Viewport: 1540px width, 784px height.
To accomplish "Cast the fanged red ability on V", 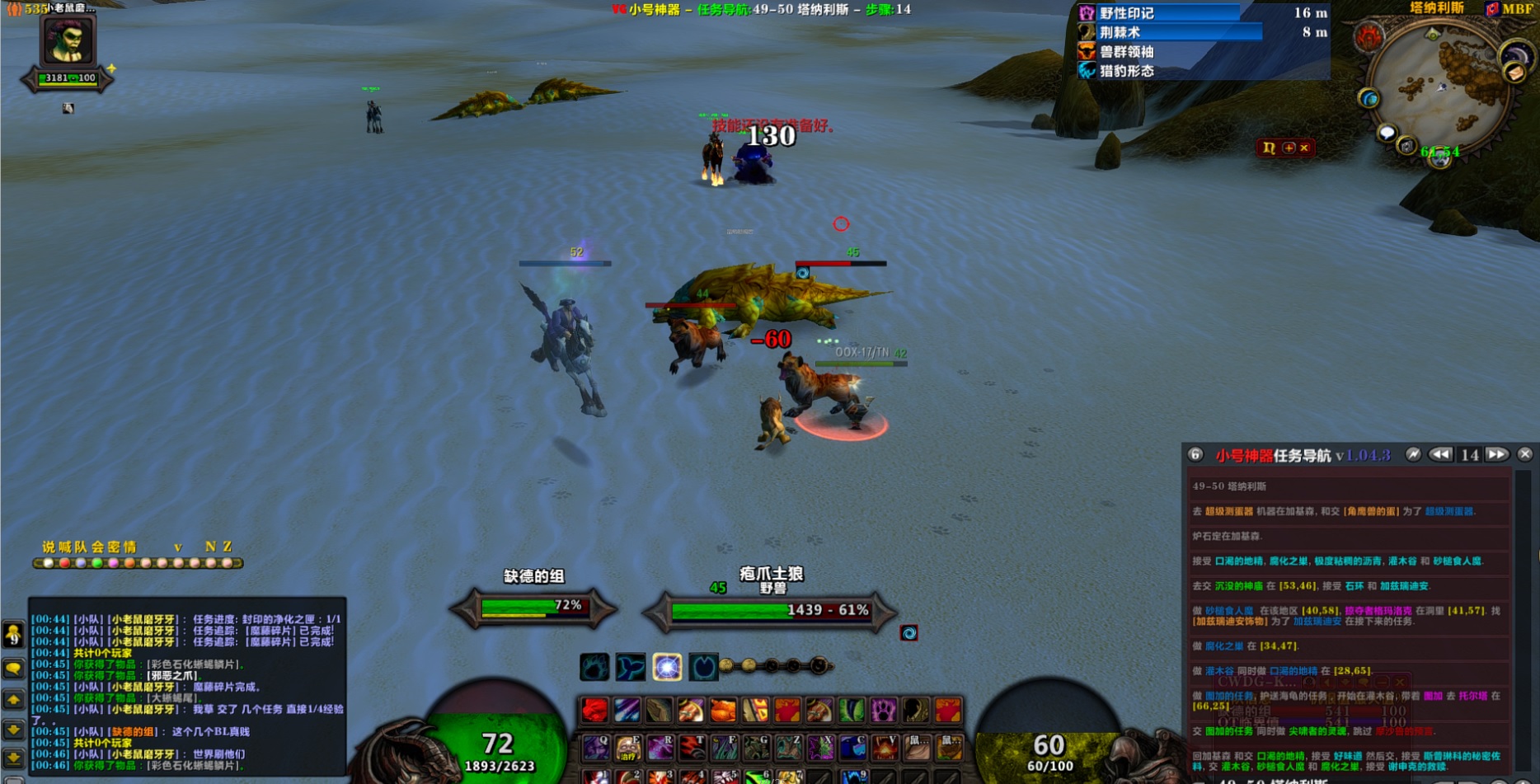I will coord(884,748).
